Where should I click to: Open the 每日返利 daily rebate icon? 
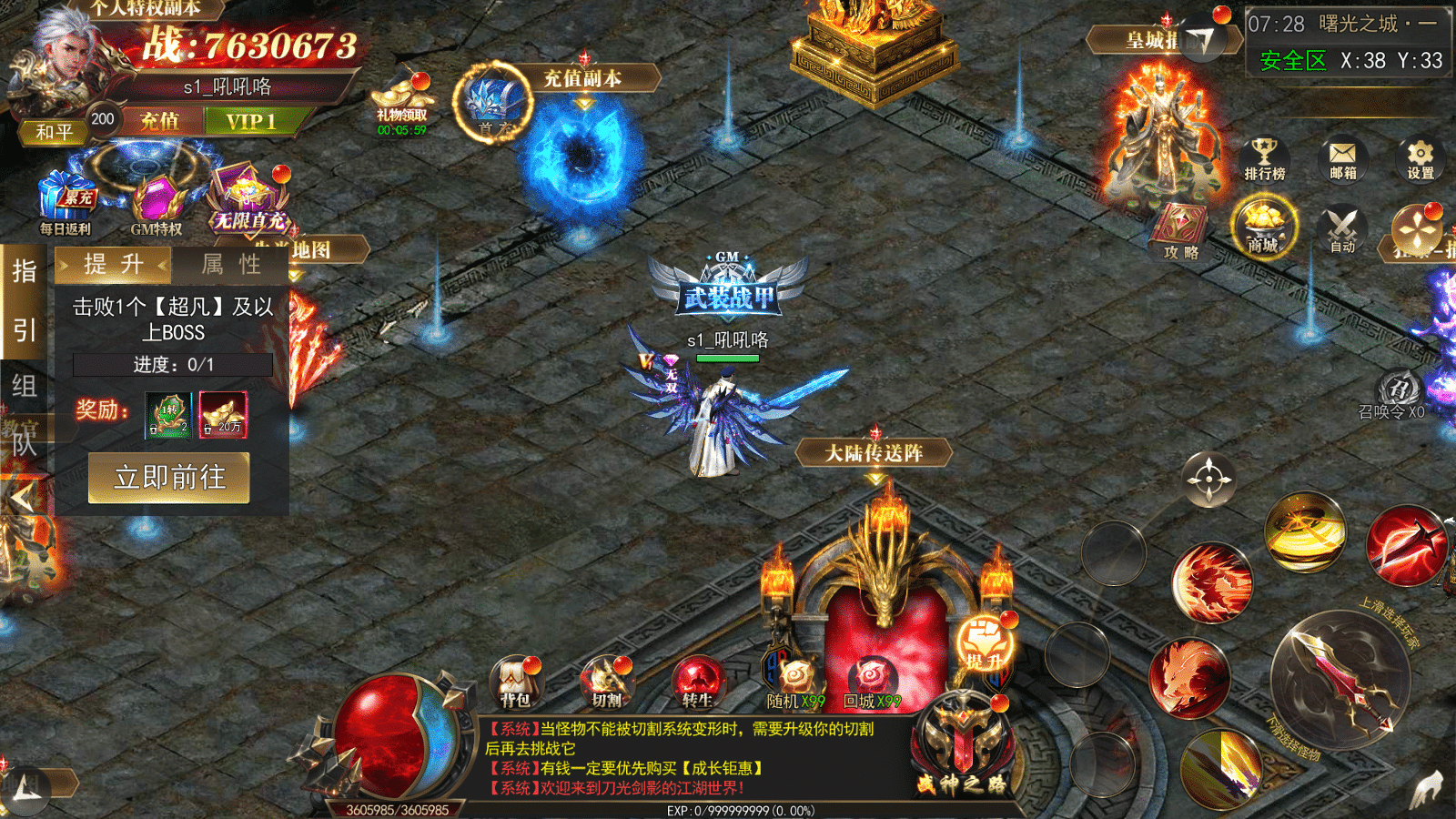(x=66, y=202)
